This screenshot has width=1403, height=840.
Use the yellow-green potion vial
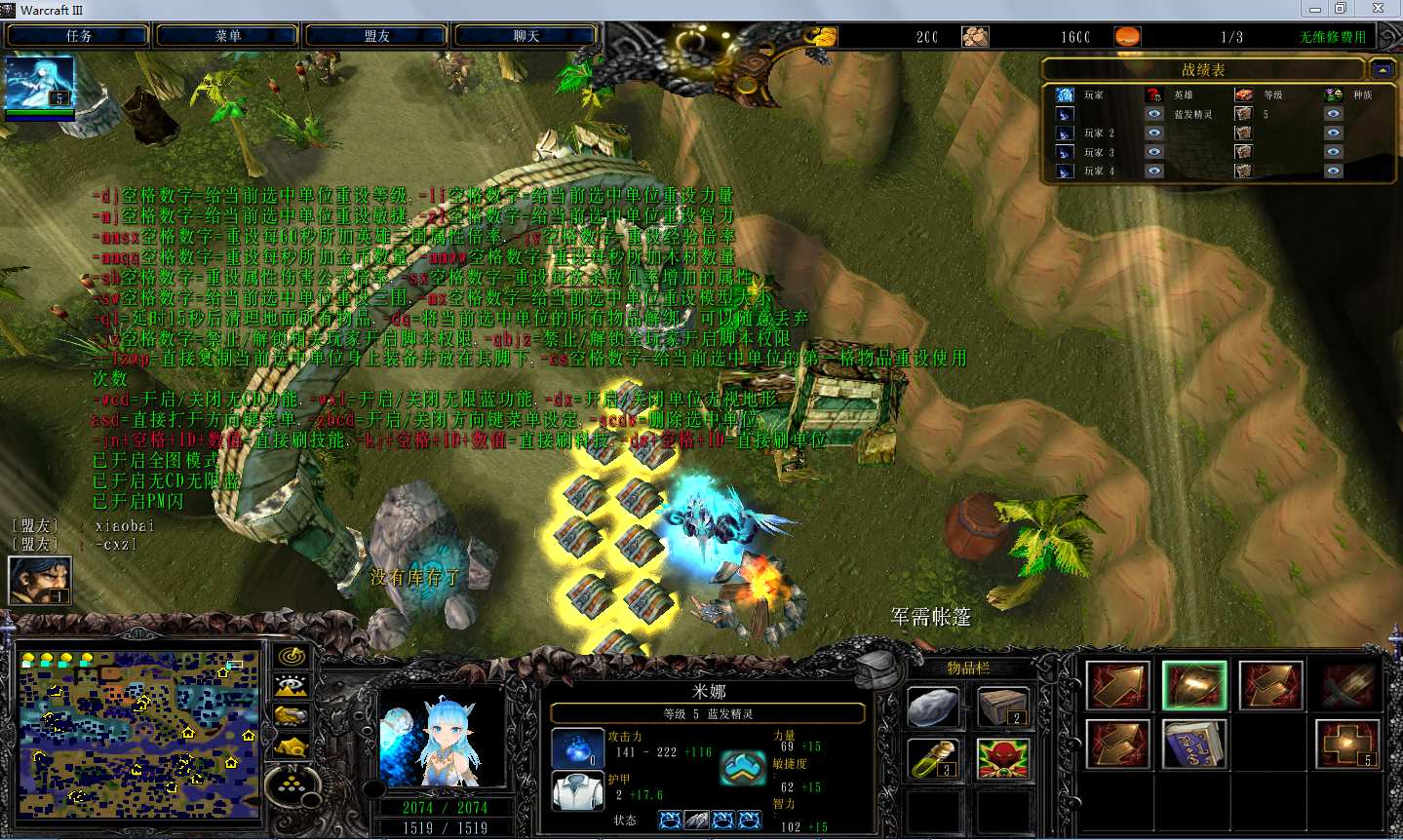933,759
